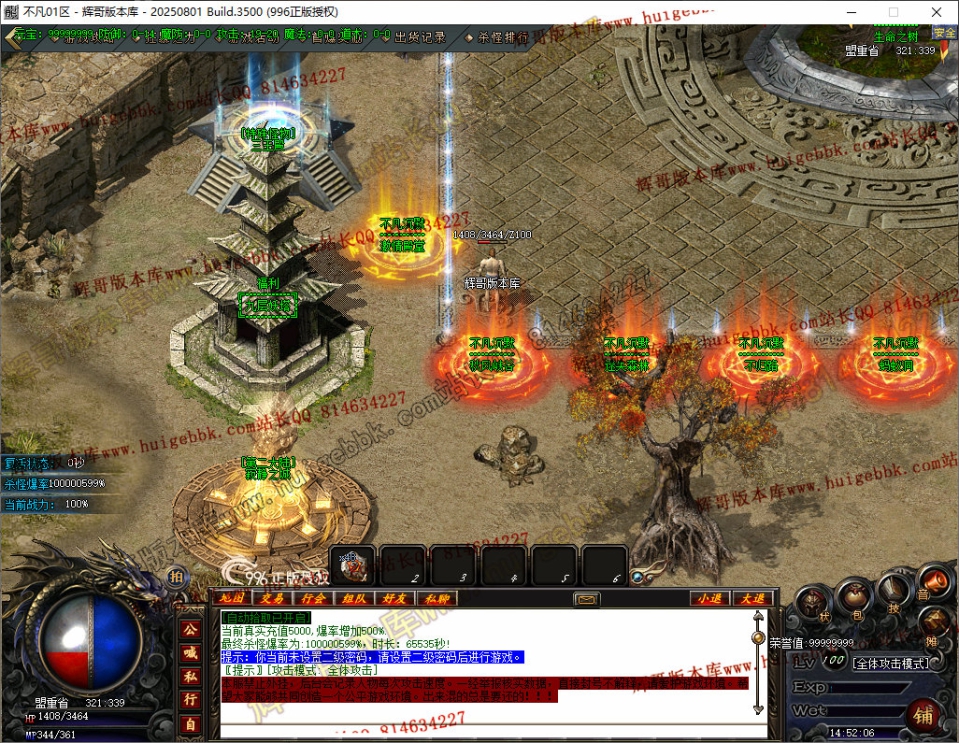This screenshot has height=743, width=959.
Task: Open the 组队 team chat tab
Action: pos(353,598)
